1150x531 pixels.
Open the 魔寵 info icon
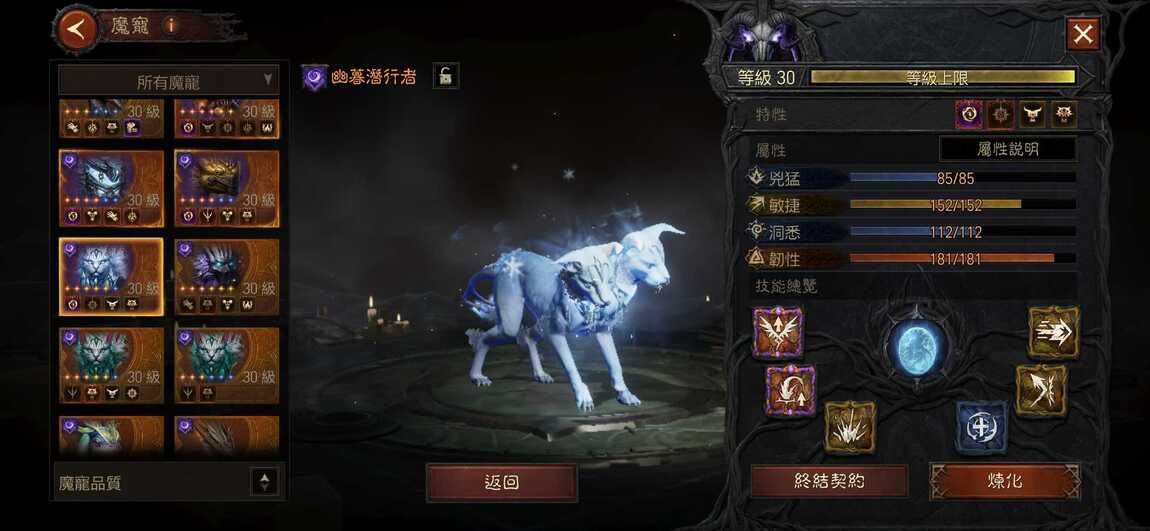pyautogui.click(x=171, y=26)
